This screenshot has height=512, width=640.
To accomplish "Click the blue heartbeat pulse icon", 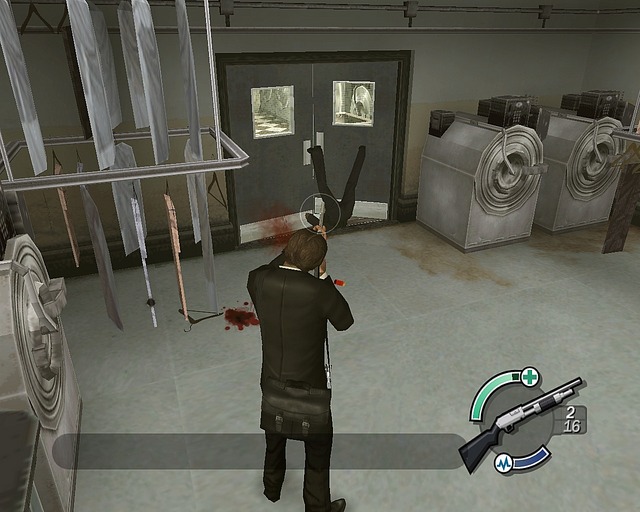I will tap(505, 463).
